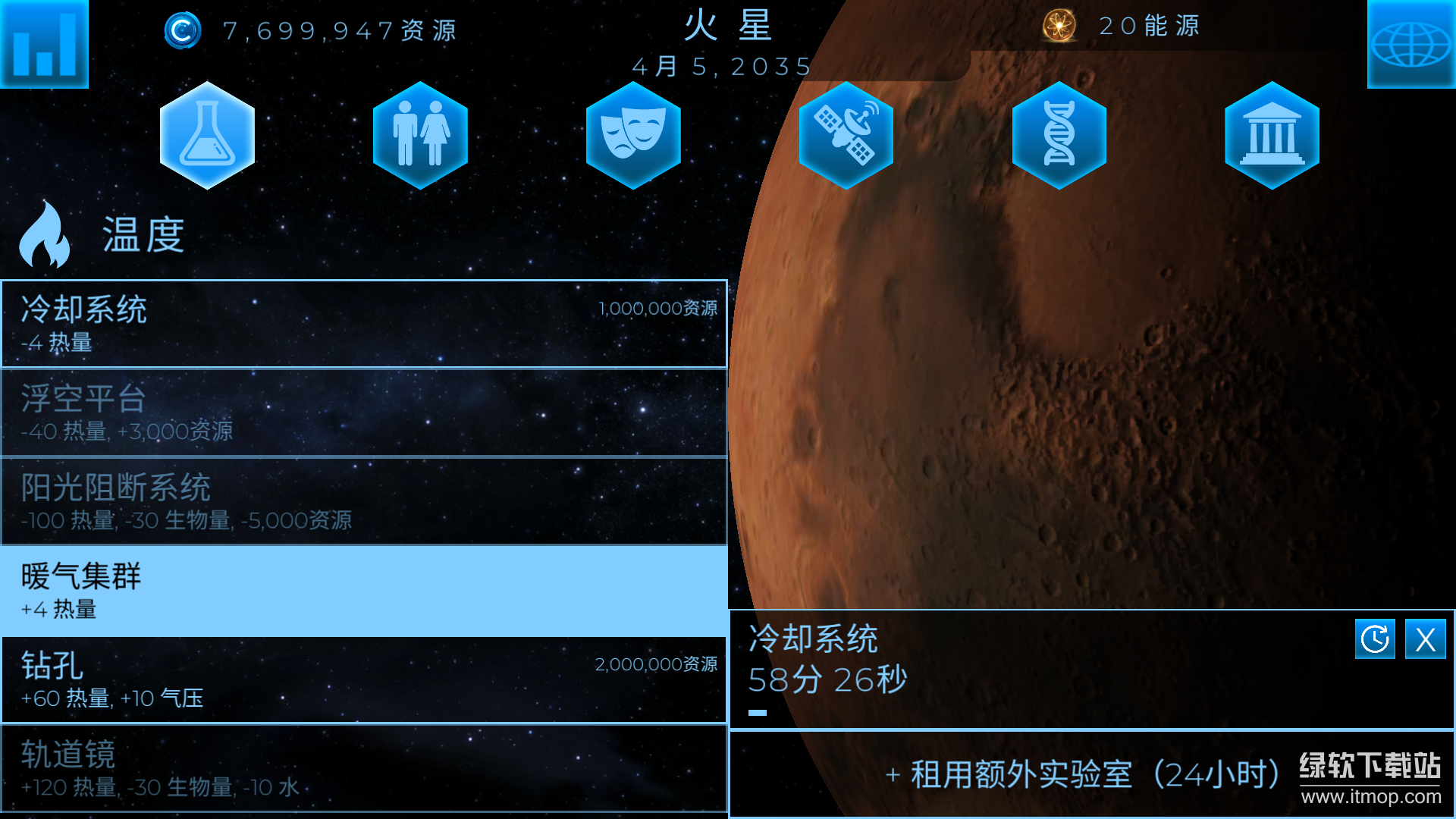The image size is (1456, 819).
Task: Open the statistics bar chart panel
Action: point(43,43)
